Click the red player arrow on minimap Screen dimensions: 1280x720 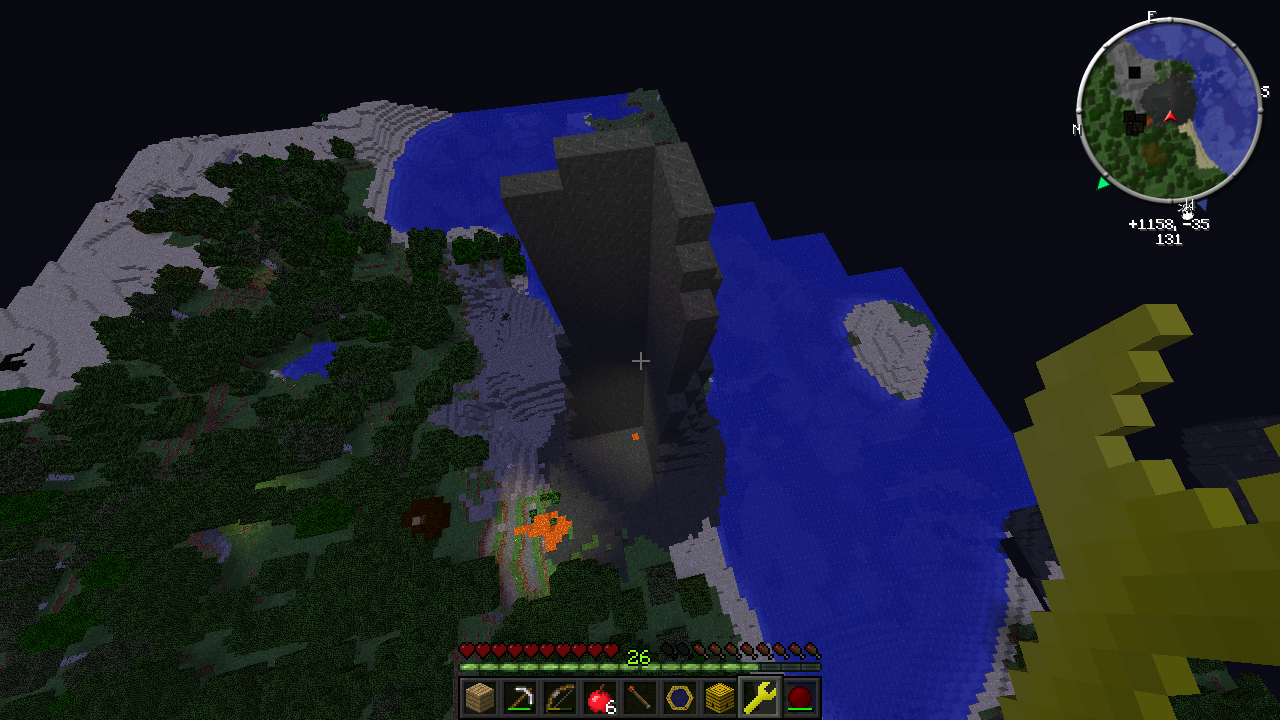point(1170,117)
